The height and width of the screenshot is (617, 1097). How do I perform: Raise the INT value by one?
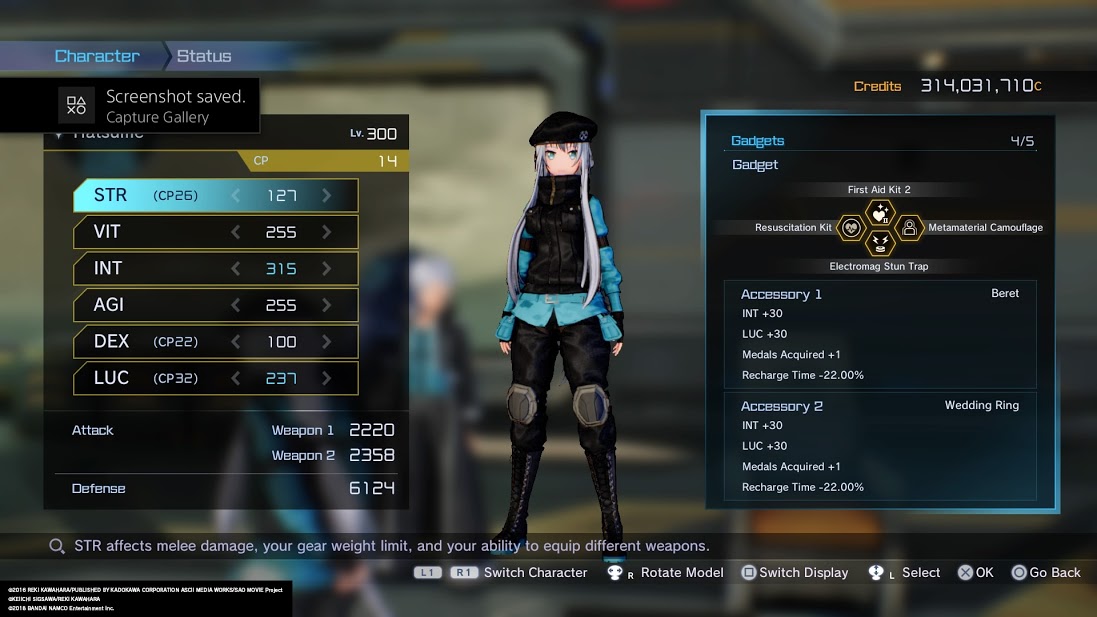click(x=327, y=268)
